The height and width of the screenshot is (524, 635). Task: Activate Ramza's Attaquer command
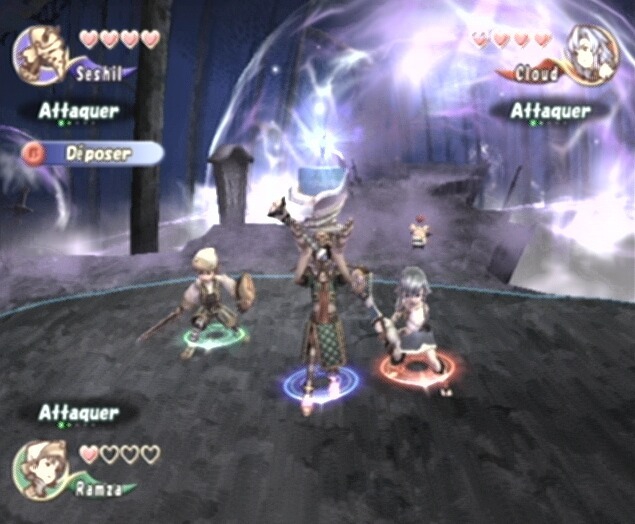[79, 412]
